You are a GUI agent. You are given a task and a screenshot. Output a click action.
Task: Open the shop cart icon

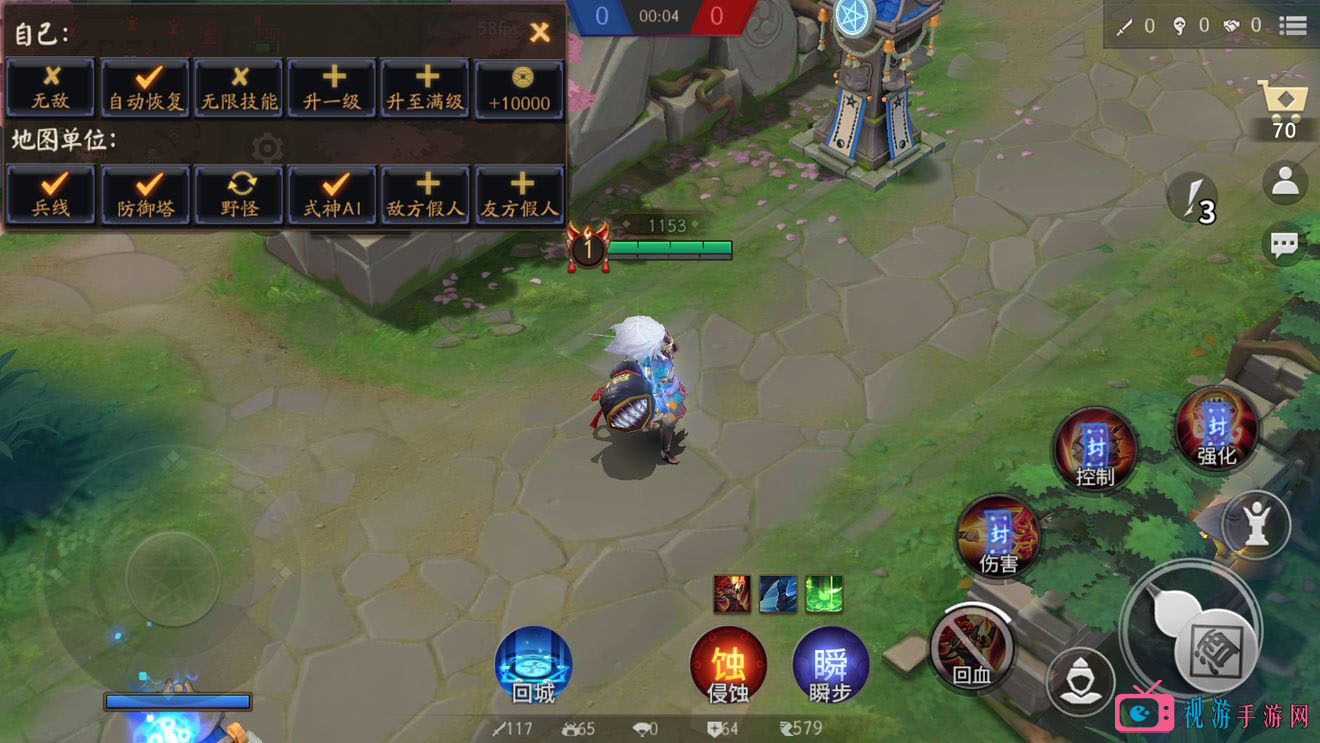1285,105
